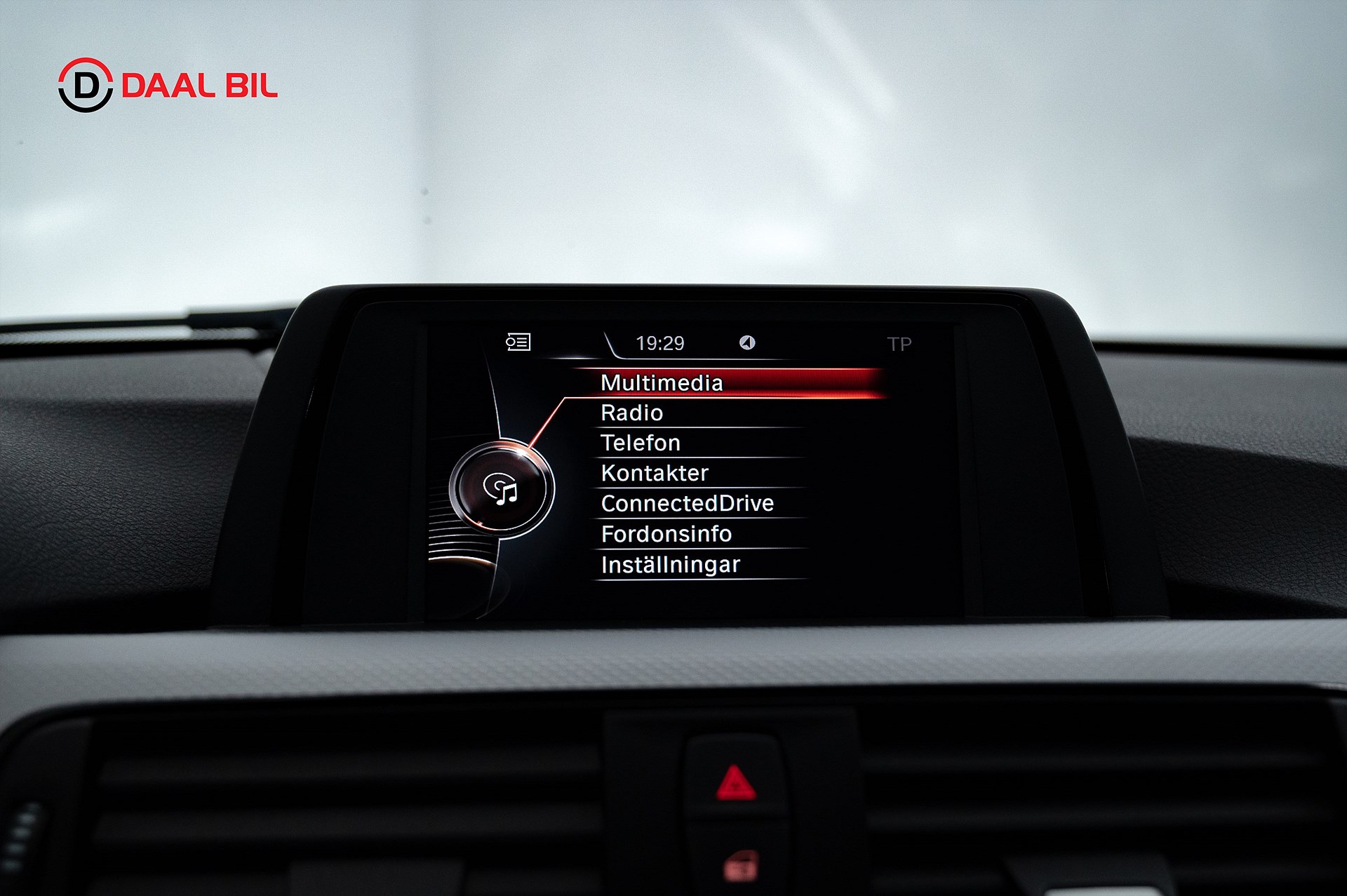Select the Multimedia menu entry
The width and height of the screenshot is (1347, 896).
pyautogui.click(x=662, y=382)
